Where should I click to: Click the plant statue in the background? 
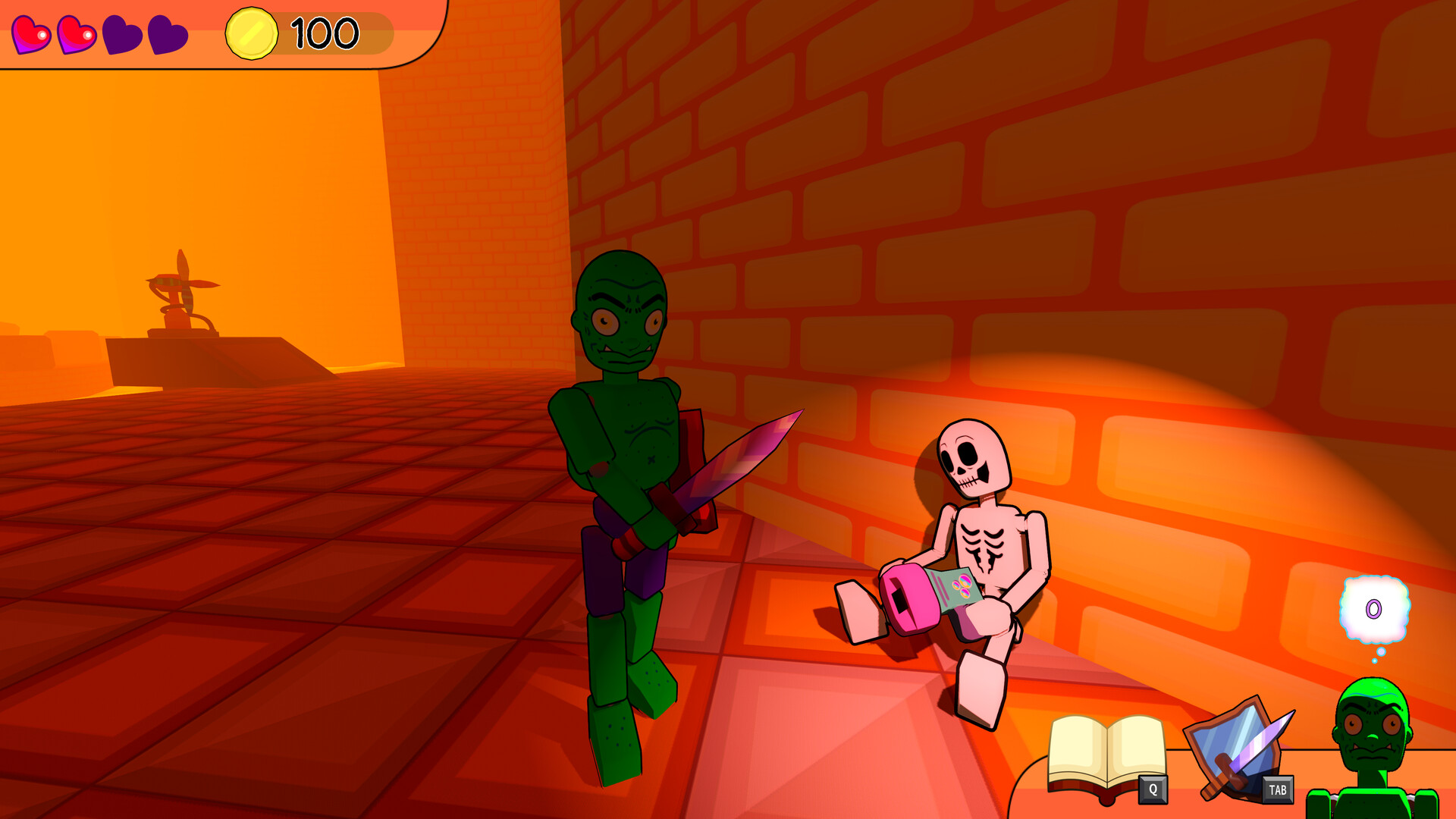[x=180, y=300]
